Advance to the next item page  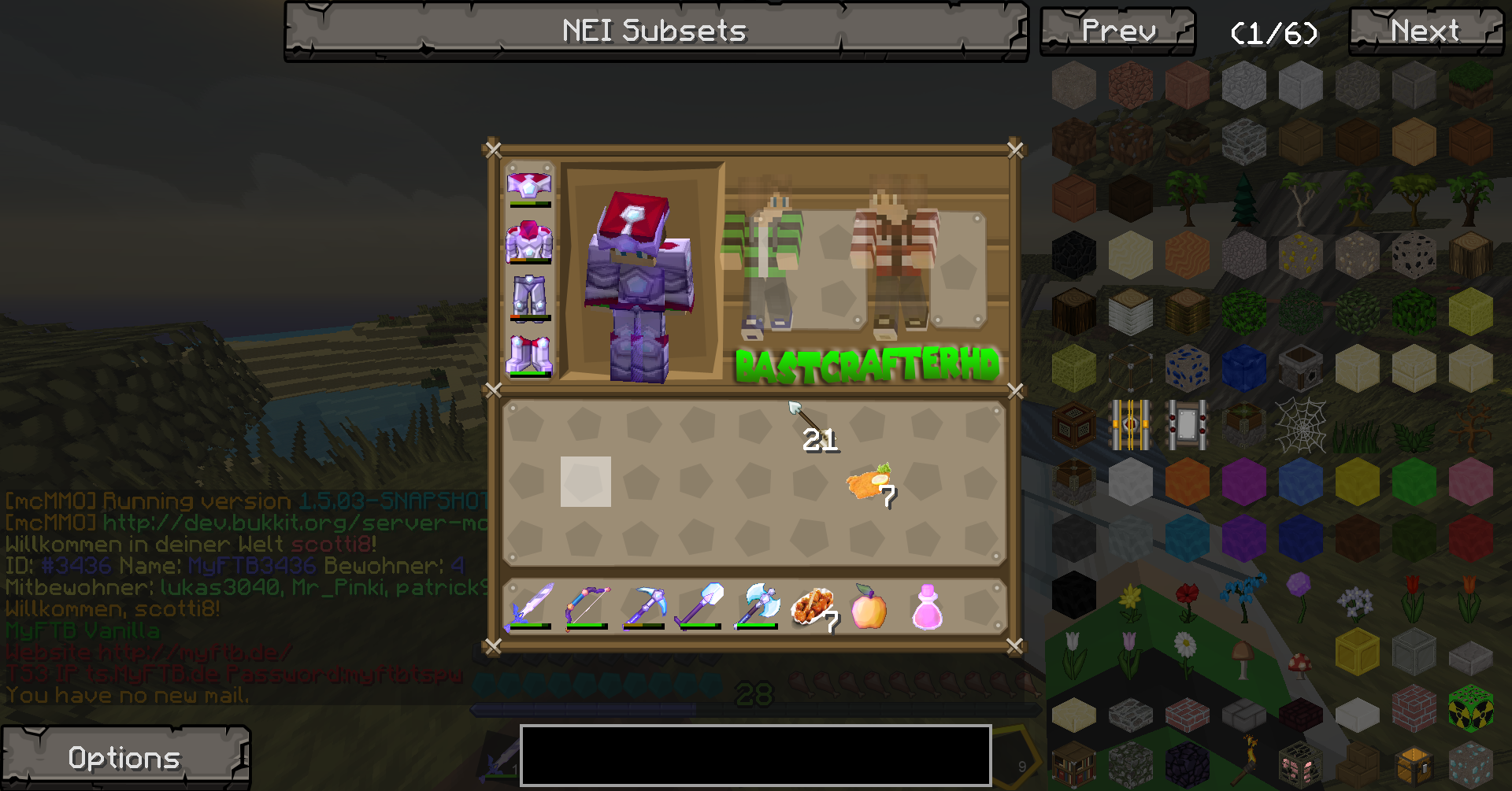click(1425, 31)
